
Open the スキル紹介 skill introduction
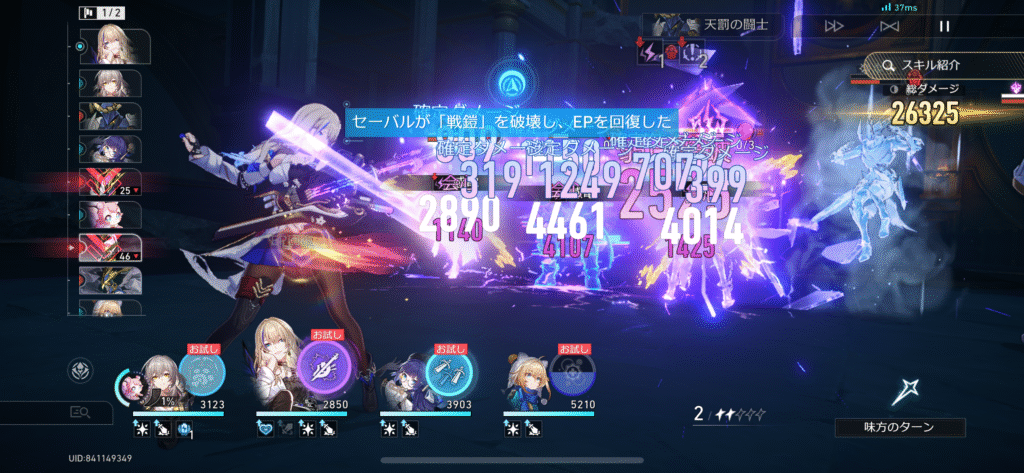click(x=940, y=65)
